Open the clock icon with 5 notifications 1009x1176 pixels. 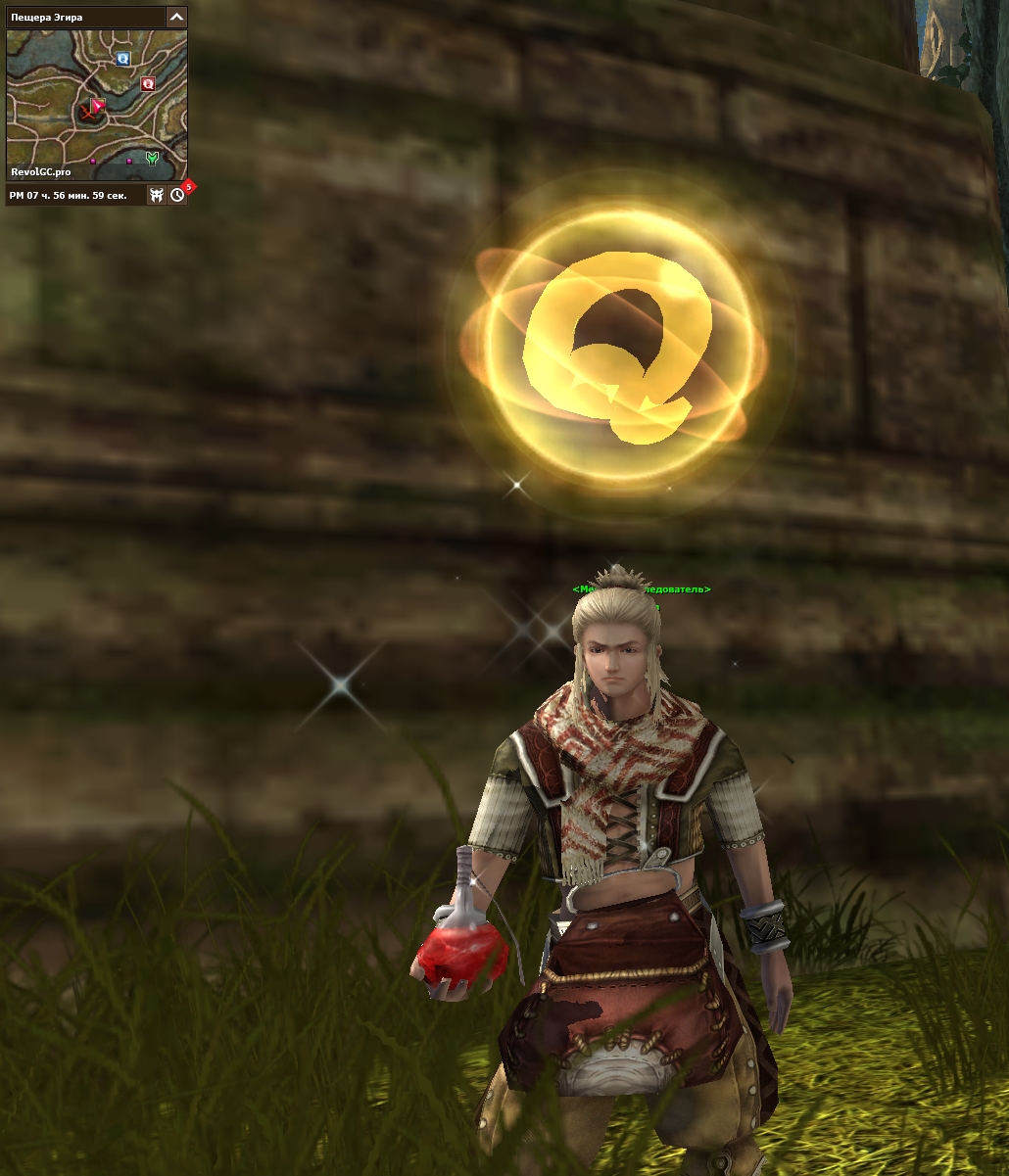(177, 195)
